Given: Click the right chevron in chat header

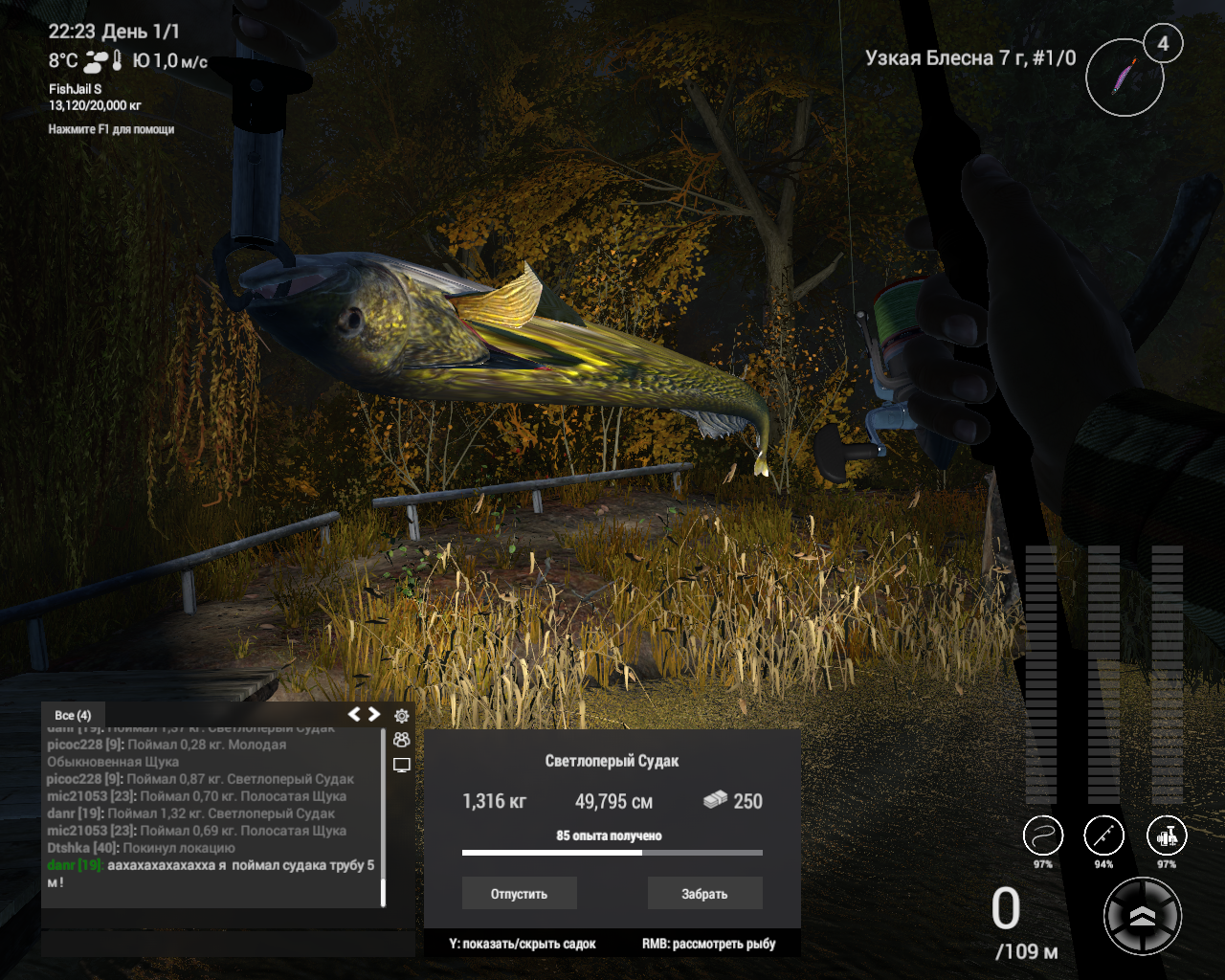Looking at the screenshot, I should coord(375,713).
